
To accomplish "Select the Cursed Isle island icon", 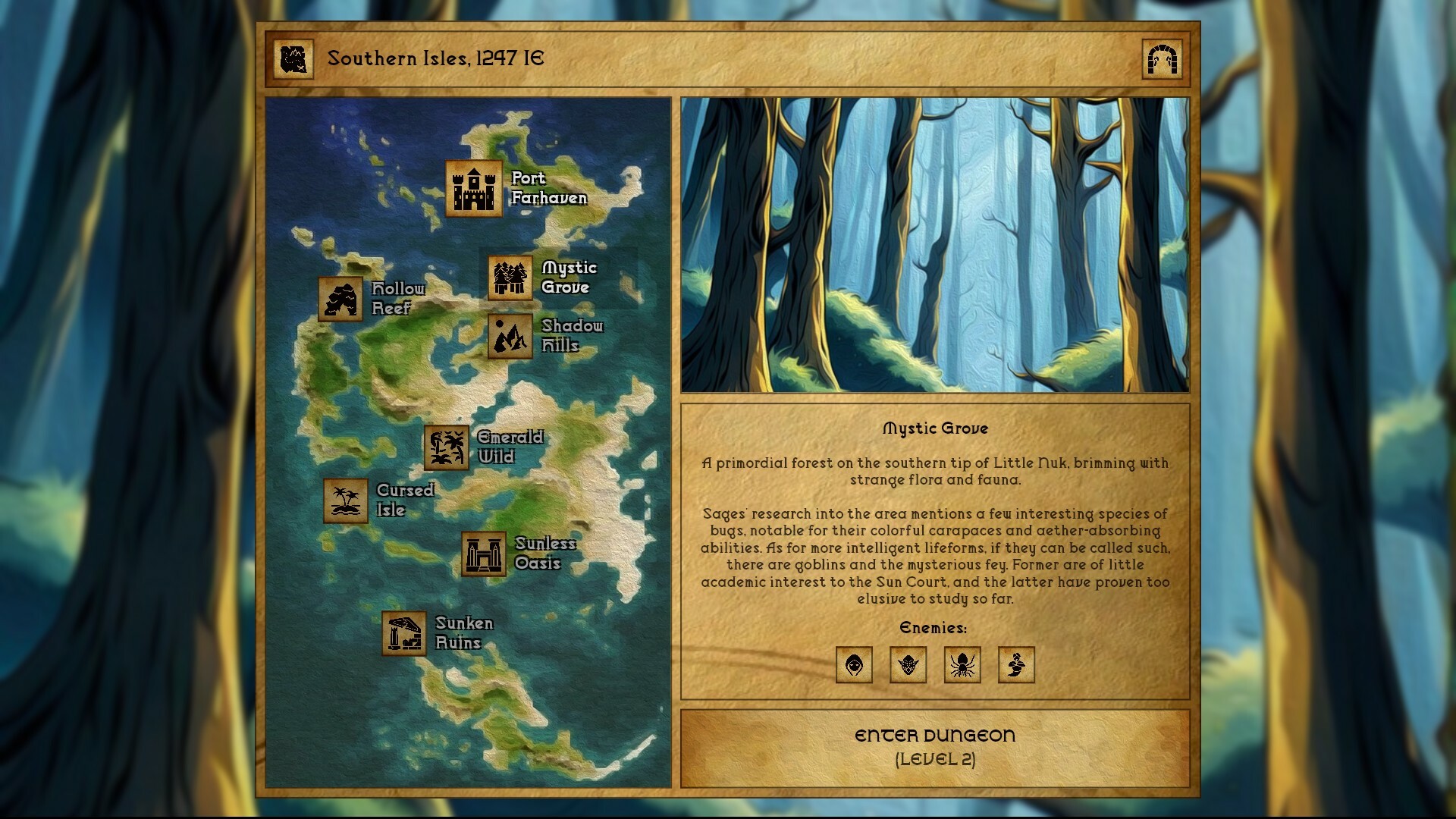I will (345, 500).
